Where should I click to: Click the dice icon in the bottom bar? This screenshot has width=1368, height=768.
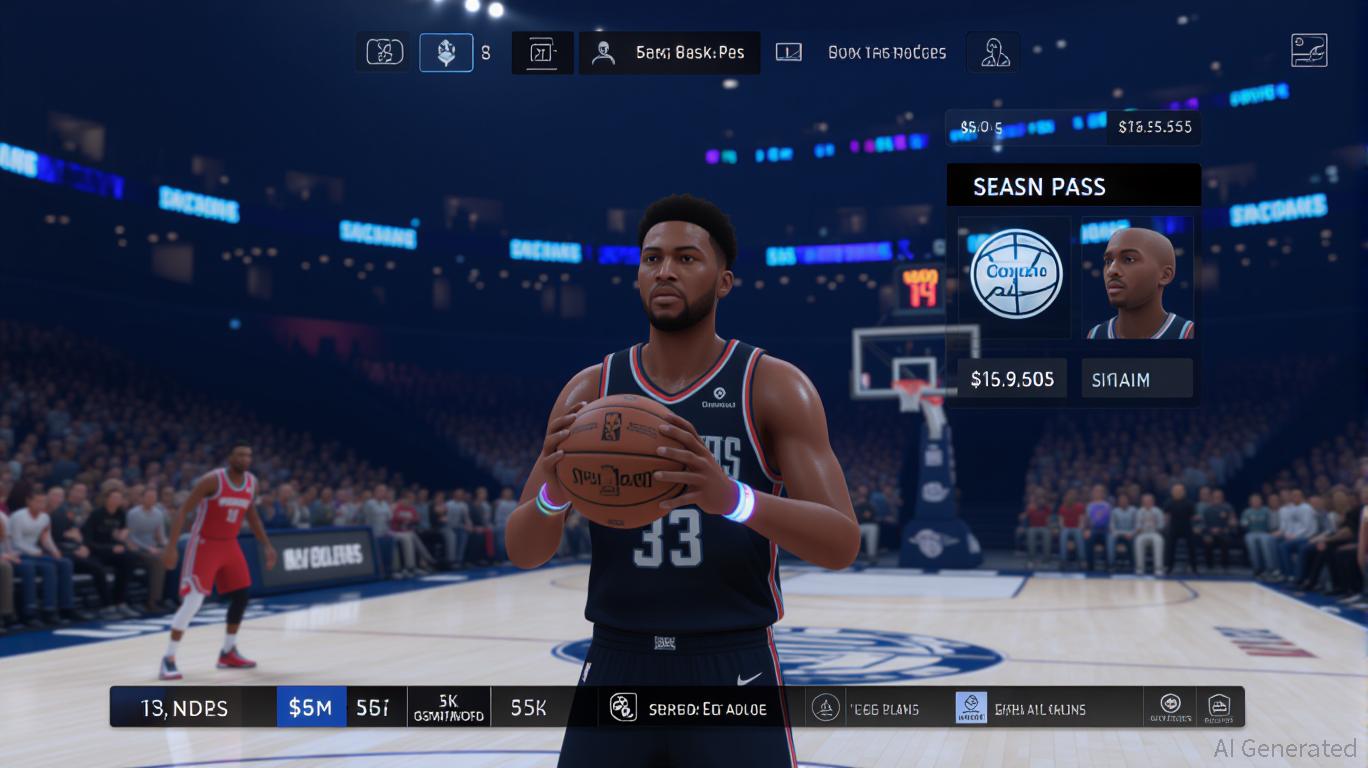[x=622, y=708]
